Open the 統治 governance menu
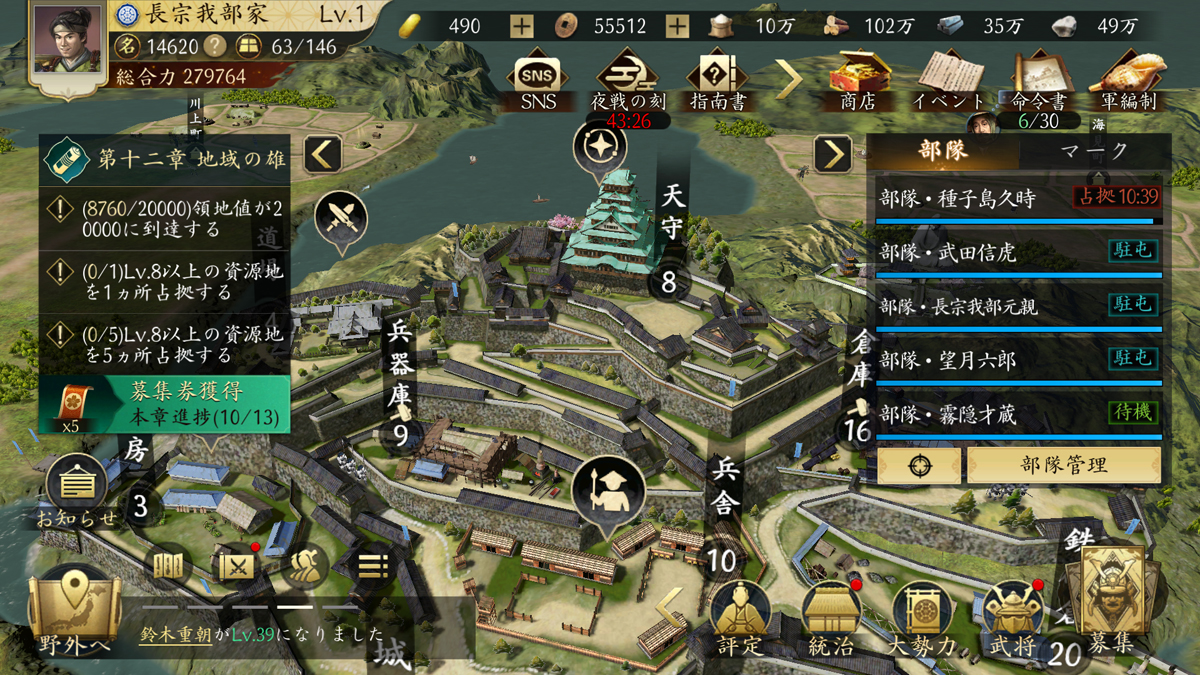Viewport: 1200px width, 675px height. click(830, 618)
